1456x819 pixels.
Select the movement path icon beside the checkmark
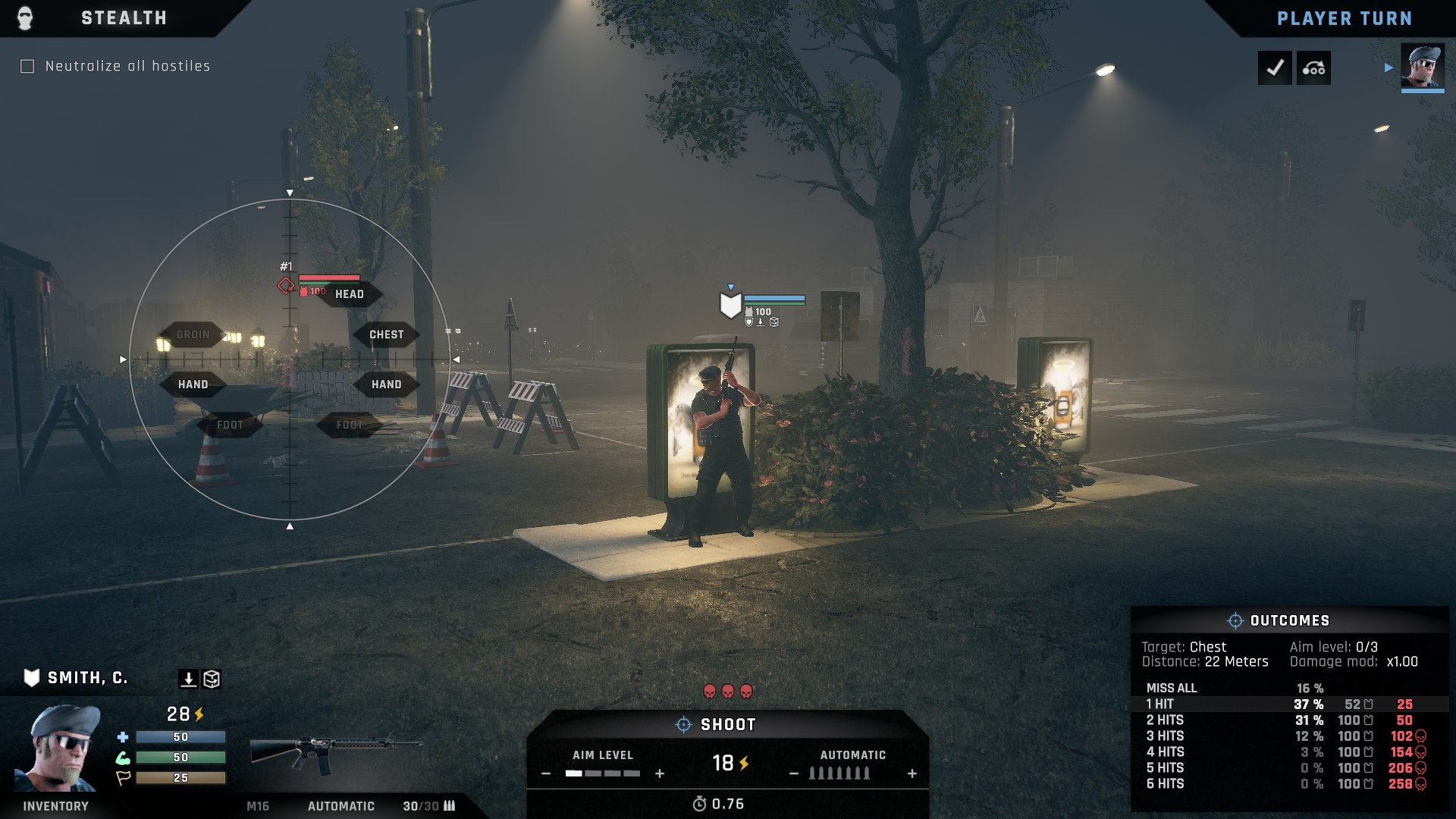pos(1314,67)
